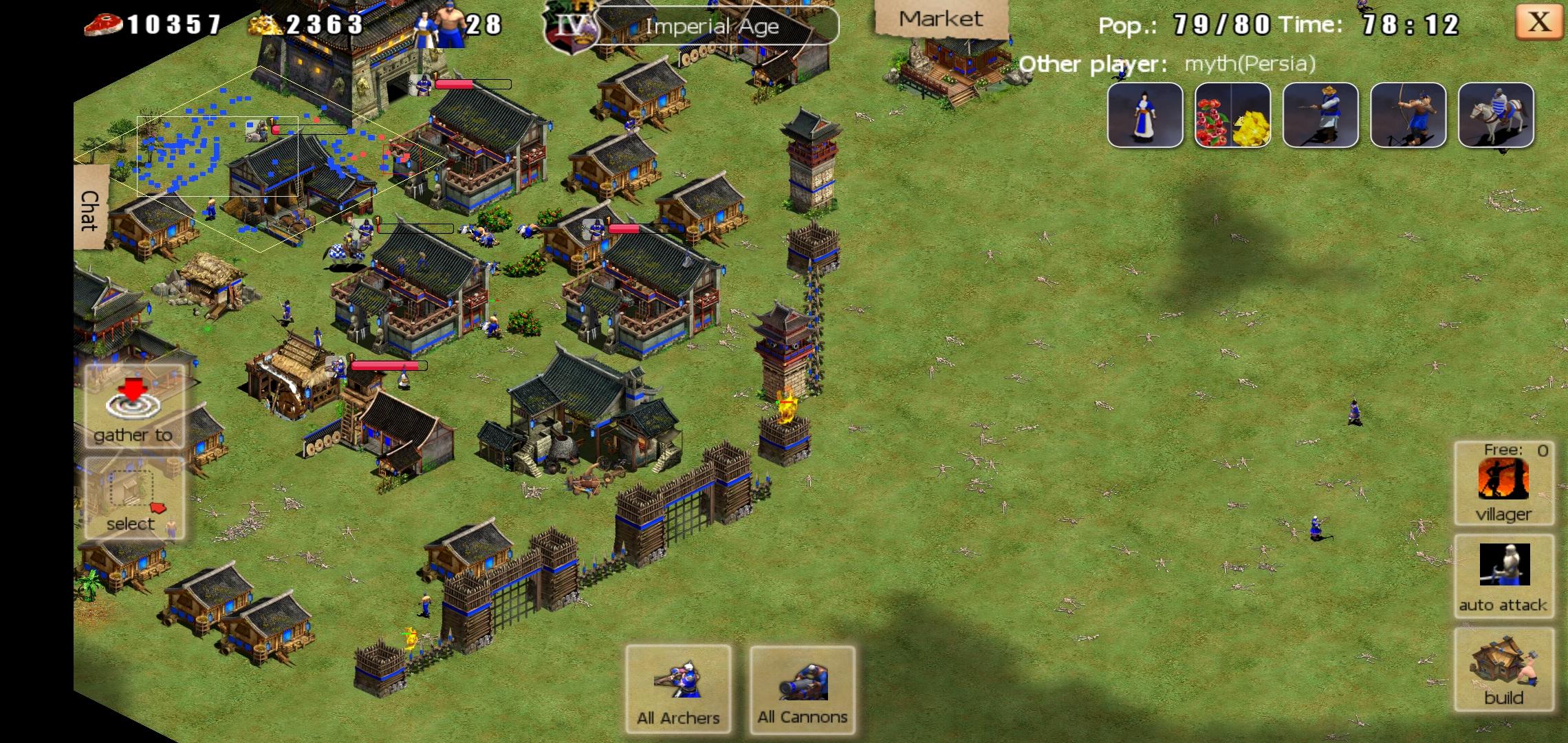Select the berries and gold resource icon
The width and height of the screenshot is (1568, 743).
click(x=1232, y=116)
